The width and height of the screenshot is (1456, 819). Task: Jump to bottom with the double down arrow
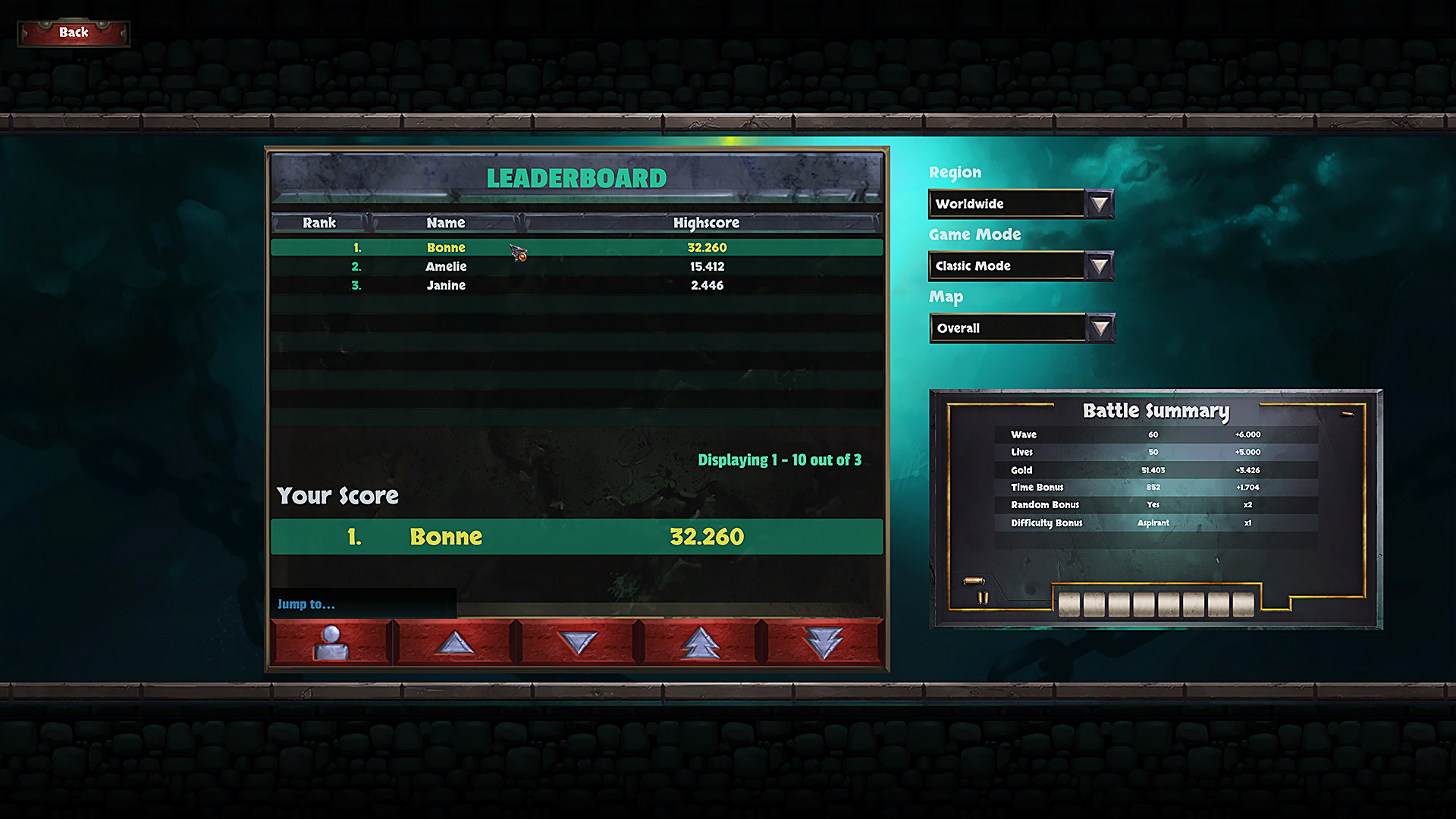pos(824,641)
